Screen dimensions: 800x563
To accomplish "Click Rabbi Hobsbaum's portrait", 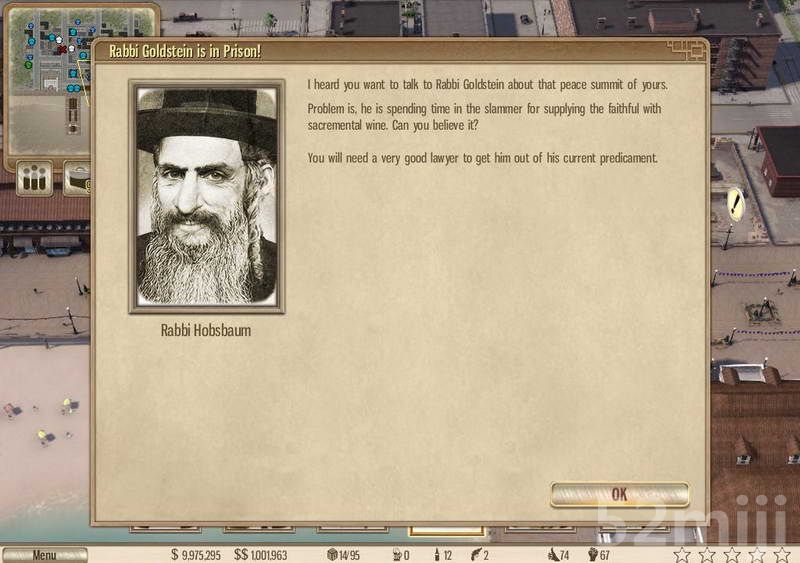I will (x=207, y=196).
